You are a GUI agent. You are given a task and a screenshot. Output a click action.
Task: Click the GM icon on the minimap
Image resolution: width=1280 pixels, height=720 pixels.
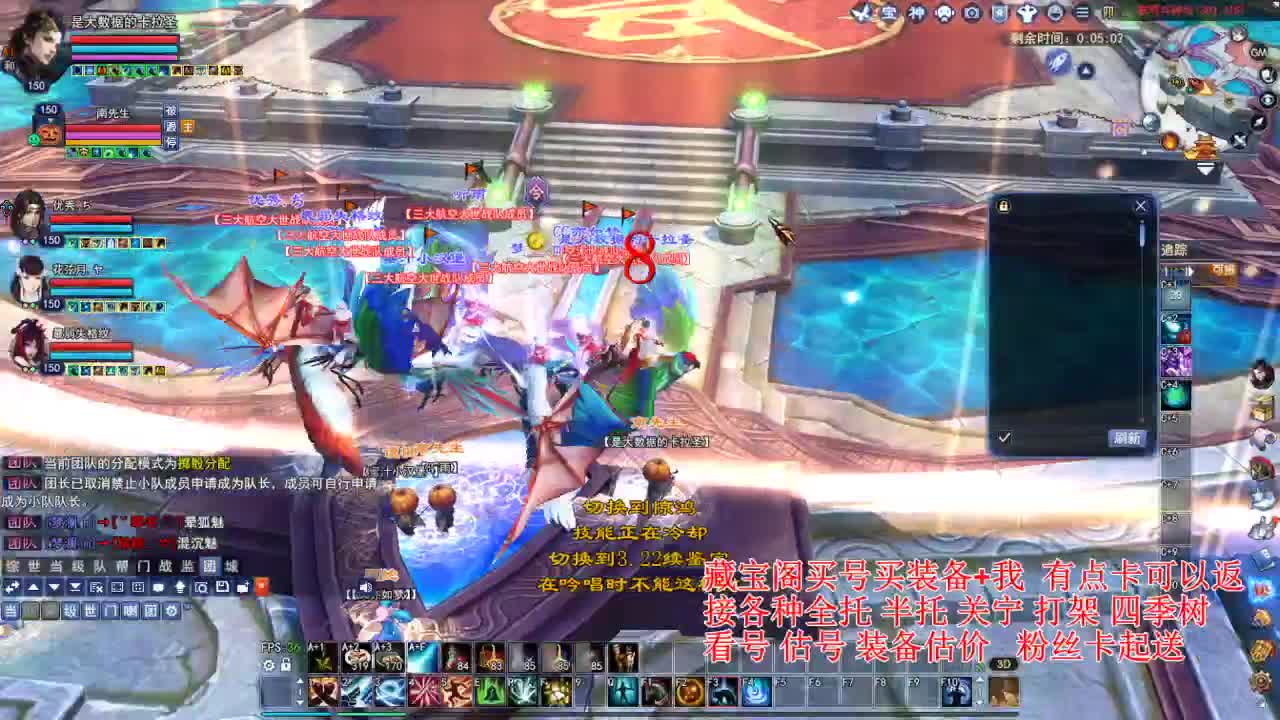coord(1257,52)
